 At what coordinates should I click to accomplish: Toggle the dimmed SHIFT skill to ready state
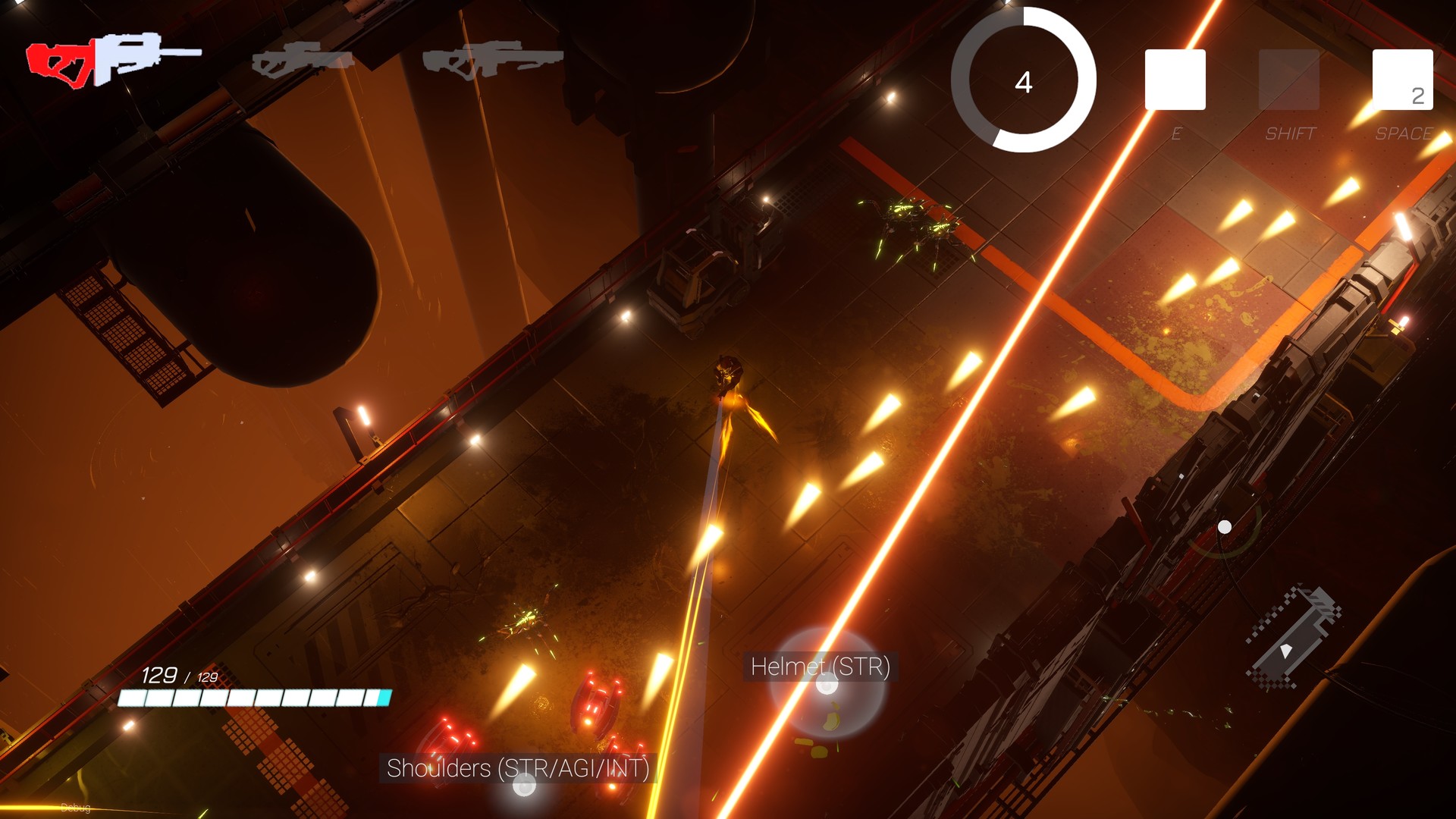coord(1289,81)
